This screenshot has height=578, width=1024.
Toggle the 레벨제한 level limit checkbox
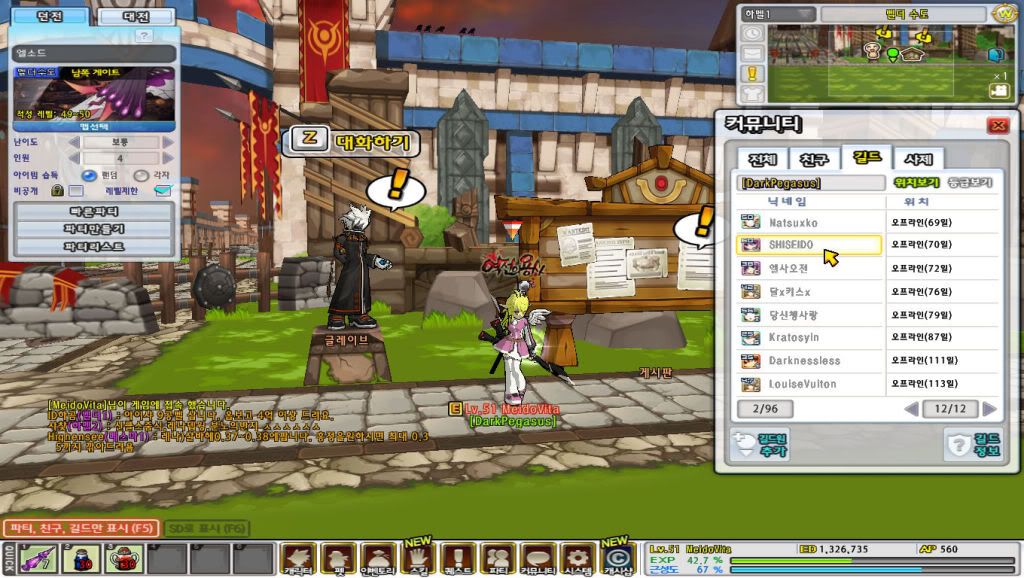pyautogui.click(x=163, y=190)
